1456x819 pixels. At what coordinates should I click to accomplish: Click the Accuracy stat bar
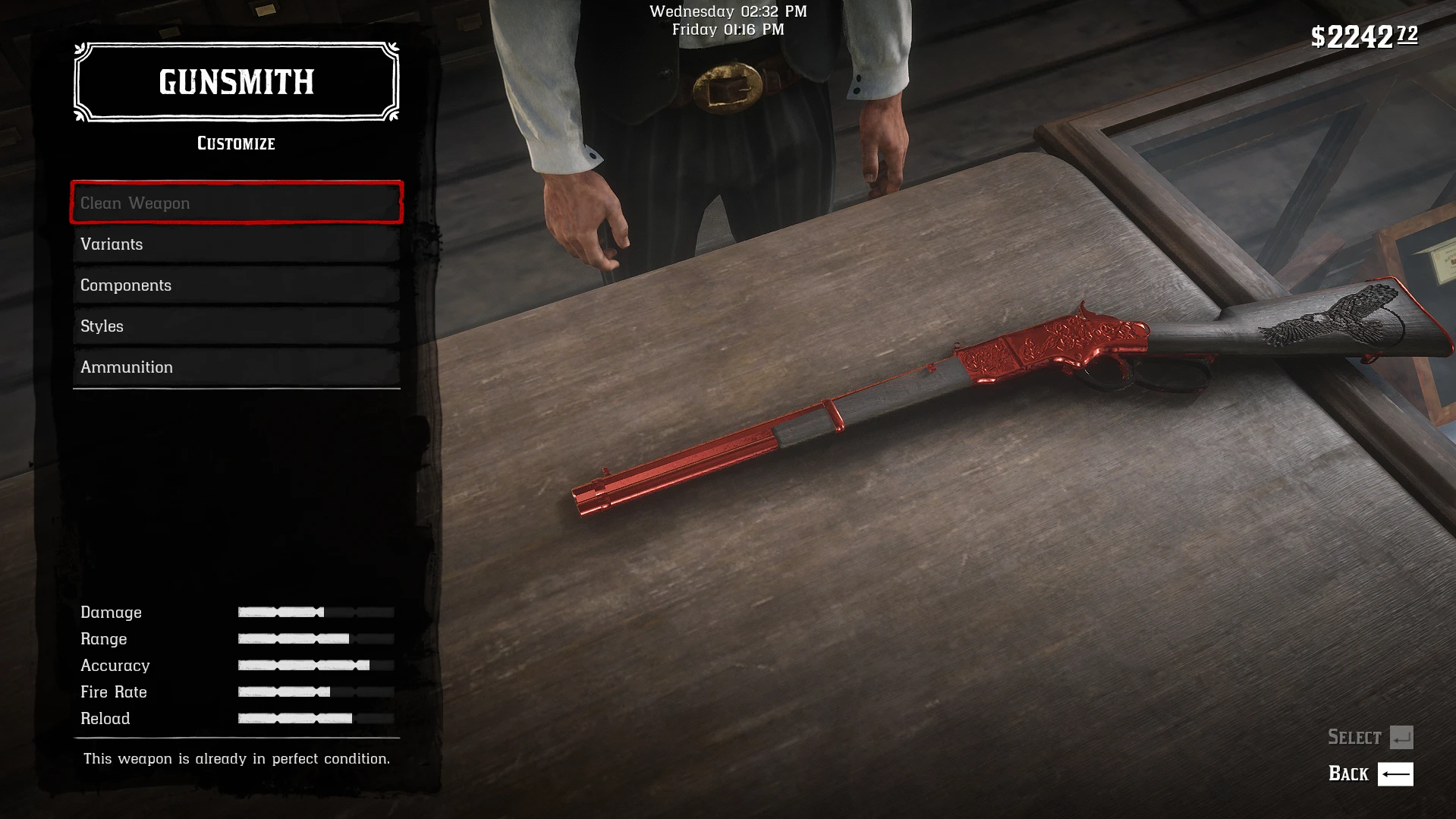[315, 665]
